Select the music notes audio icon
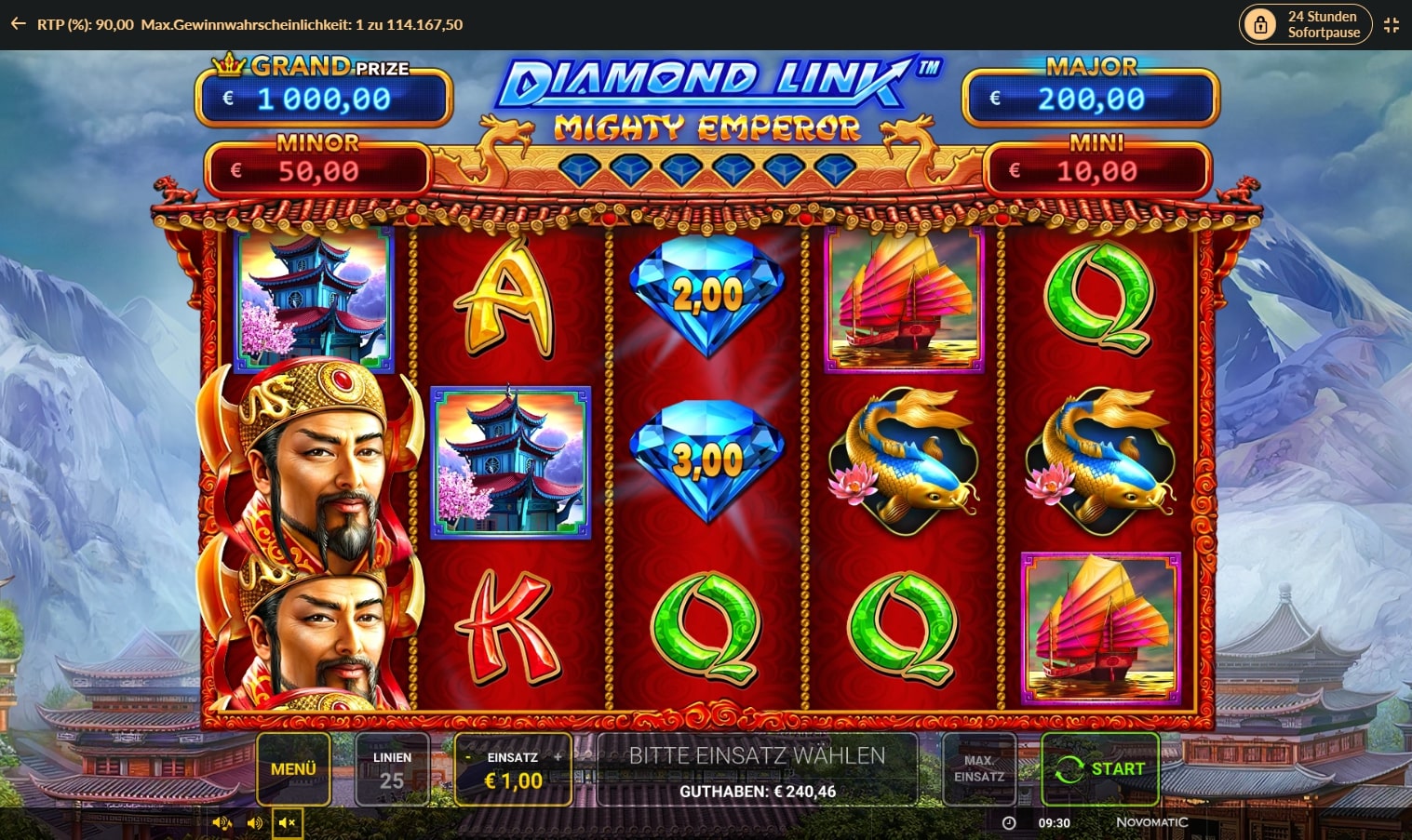The width and height of the screenshot is (1412, 840). pos(222,822)
